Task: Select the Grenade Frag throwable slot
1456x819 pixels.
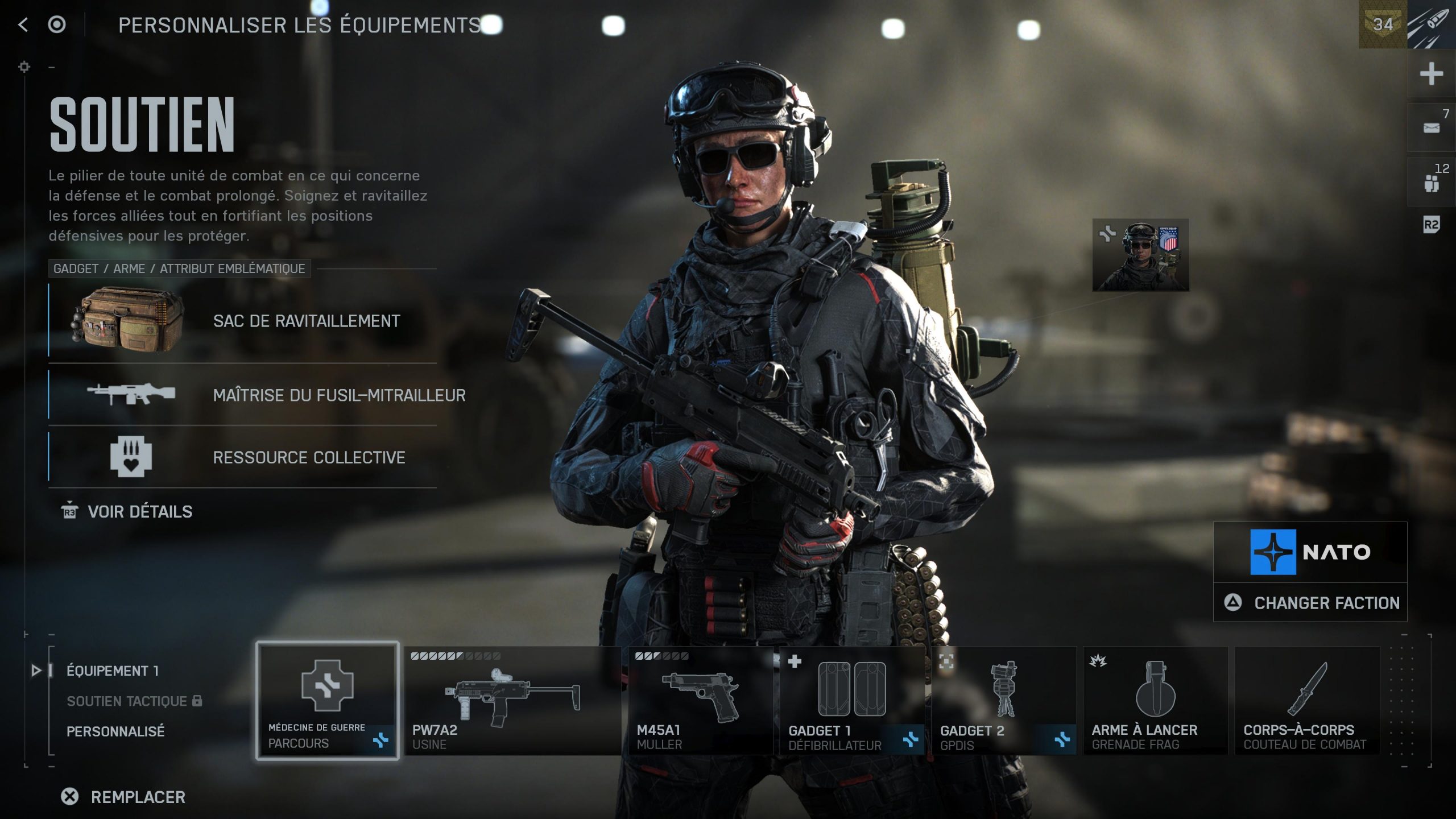Action: click(x=1155, y=700)
